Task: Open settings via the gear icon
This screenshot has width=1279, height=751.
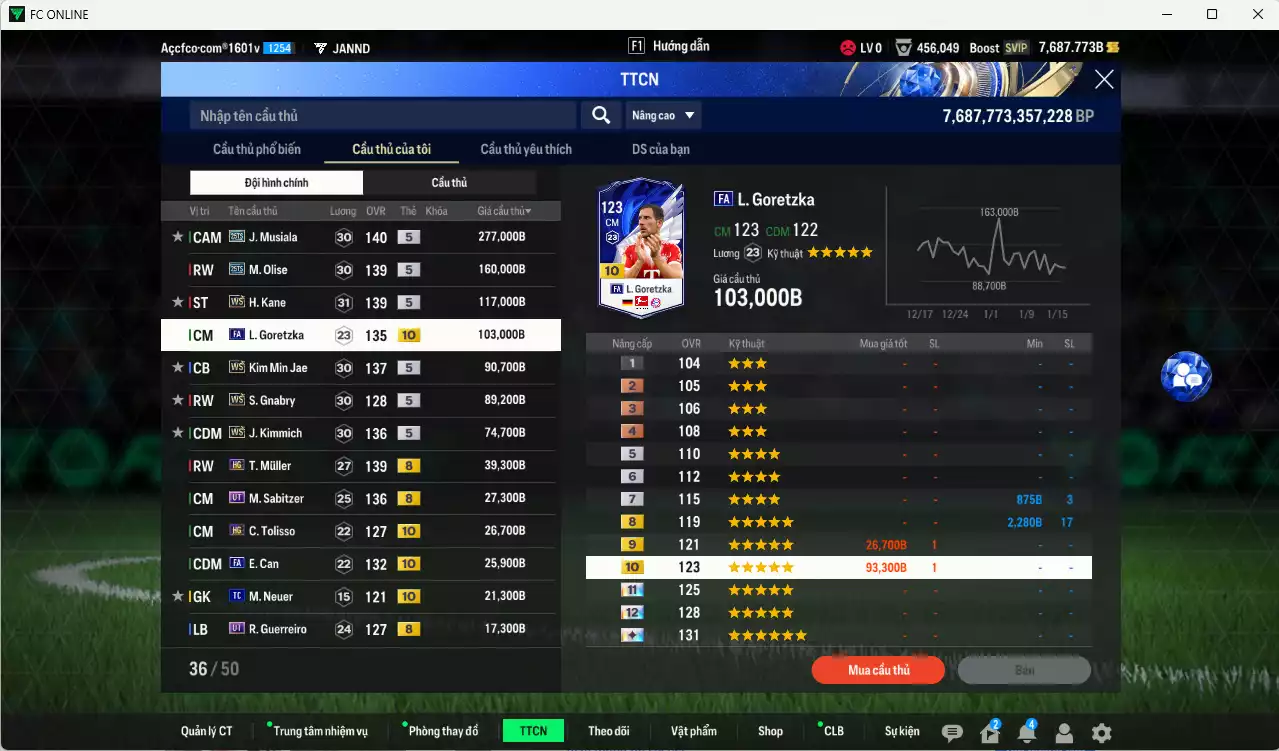Action: tap(1101, 733)
